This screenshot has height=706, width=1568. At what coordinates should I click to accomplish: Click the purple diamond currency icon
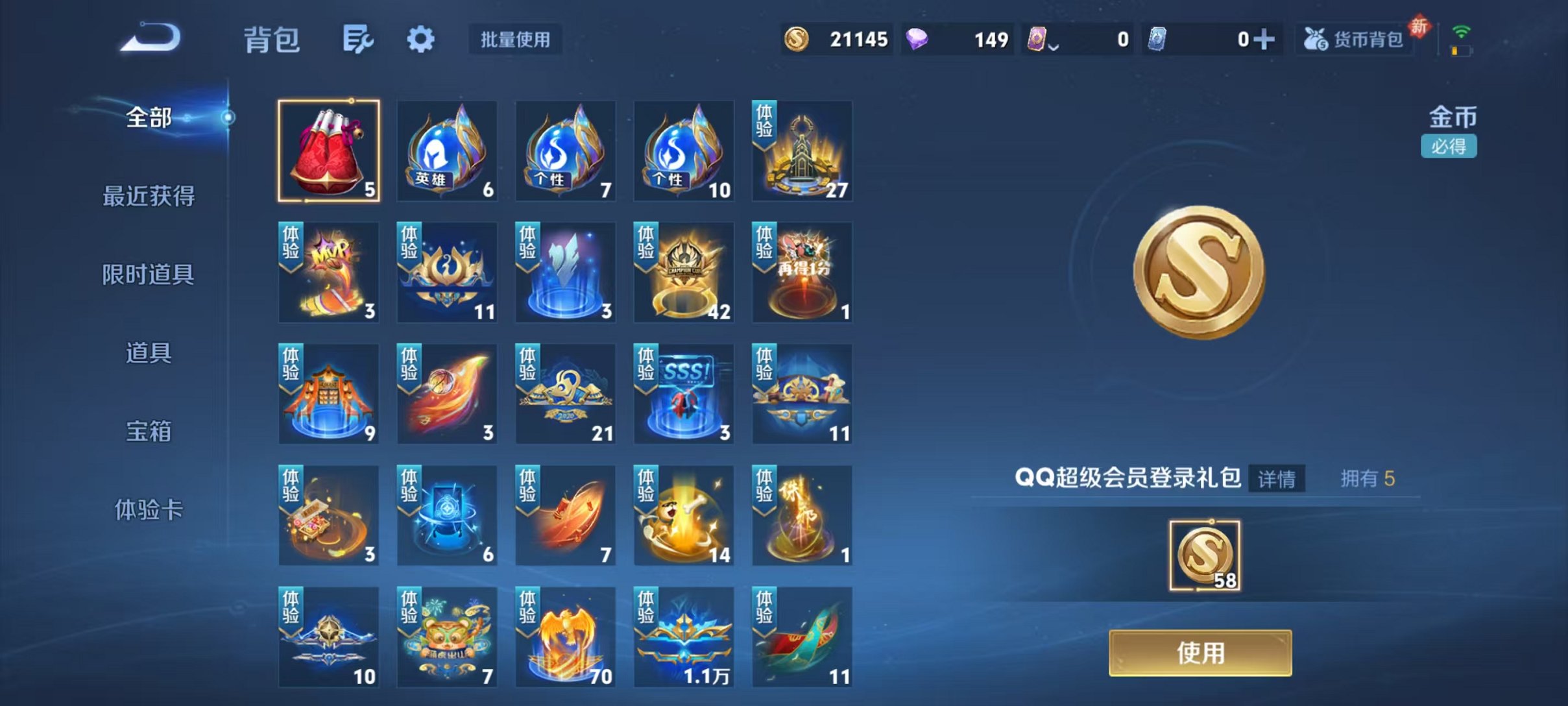[919, 39]
